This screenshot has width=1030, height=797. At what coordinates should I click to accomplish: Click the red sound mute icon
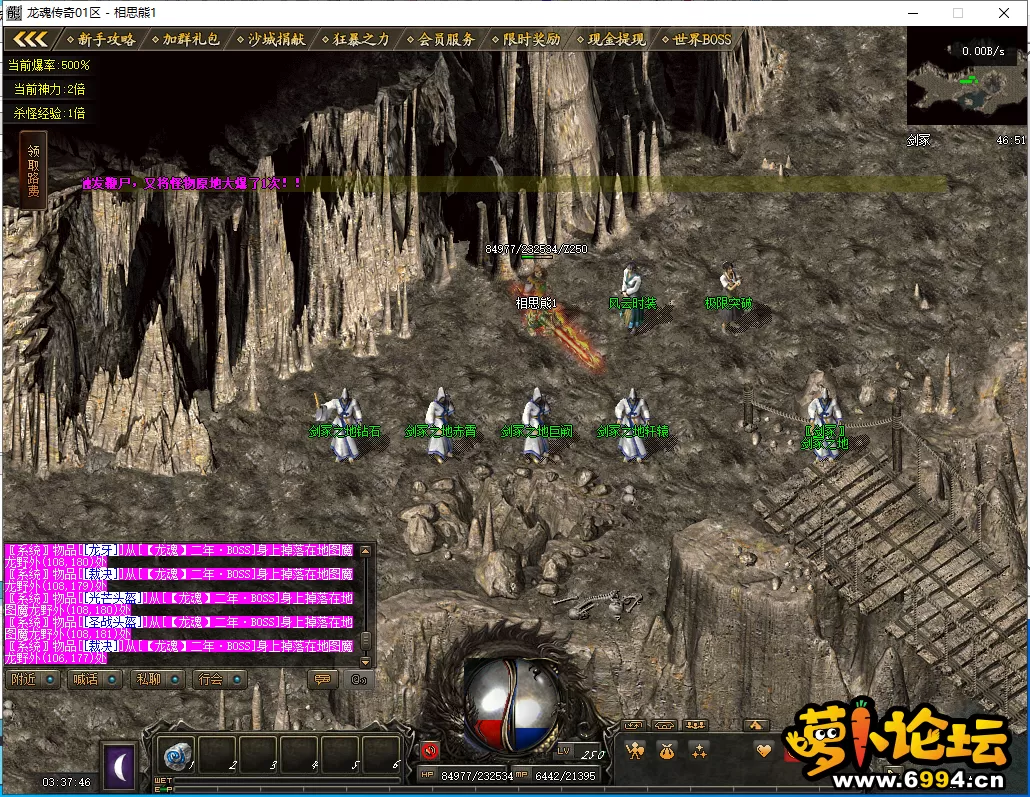click(430, 749)
